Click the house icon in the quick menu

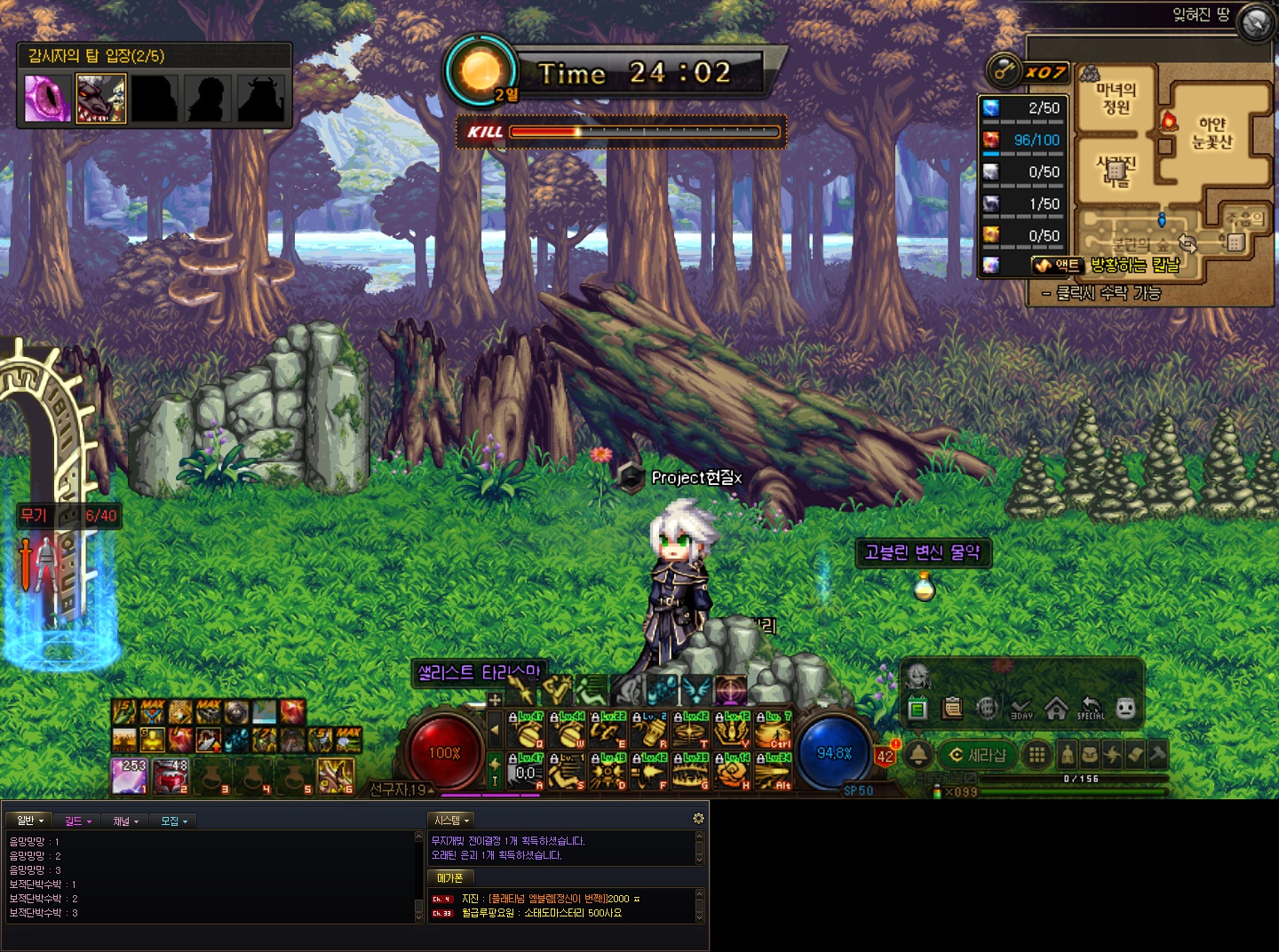(1056, 709)
